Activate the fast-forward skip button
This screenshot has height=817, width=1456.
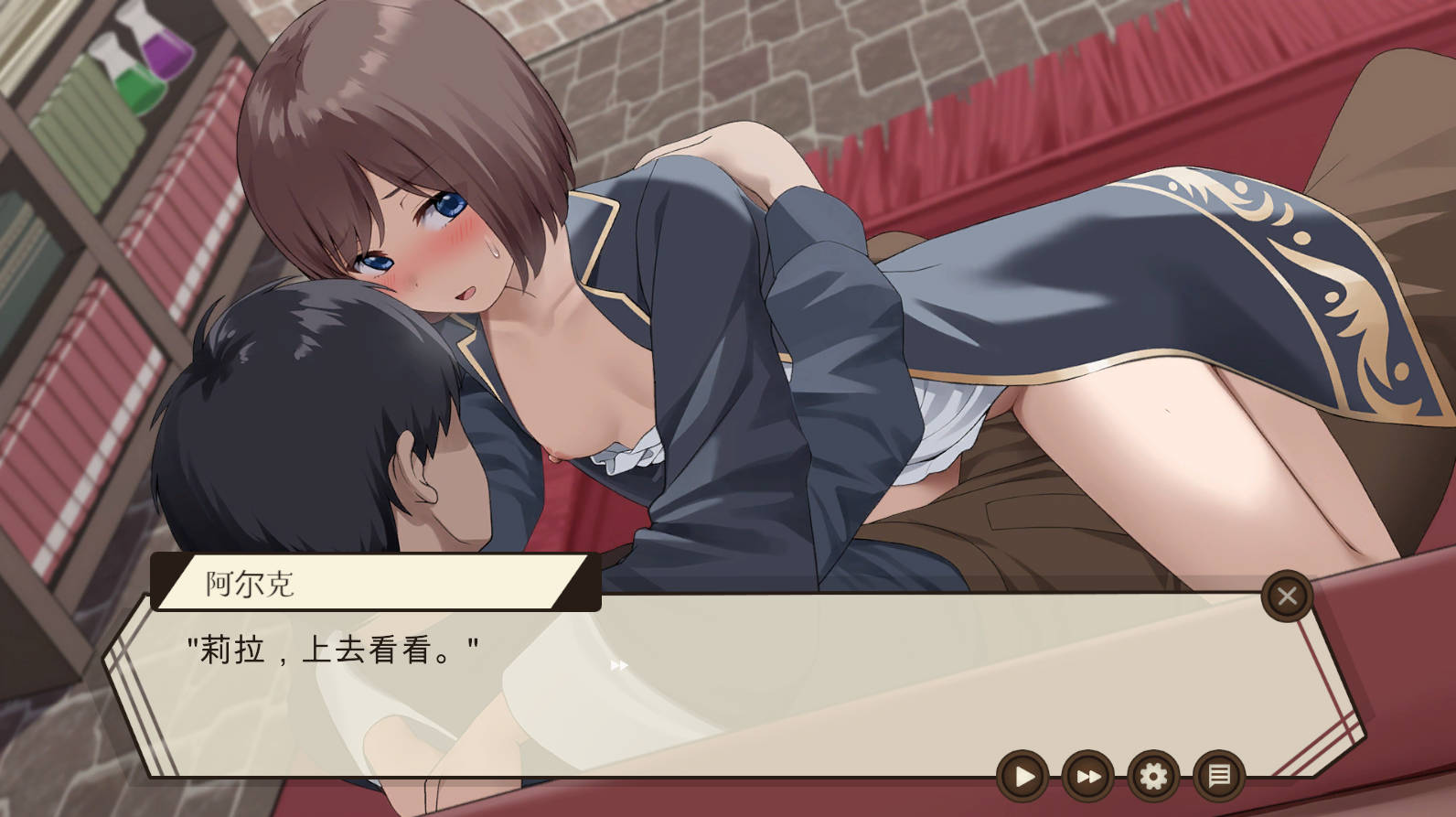1088,777
